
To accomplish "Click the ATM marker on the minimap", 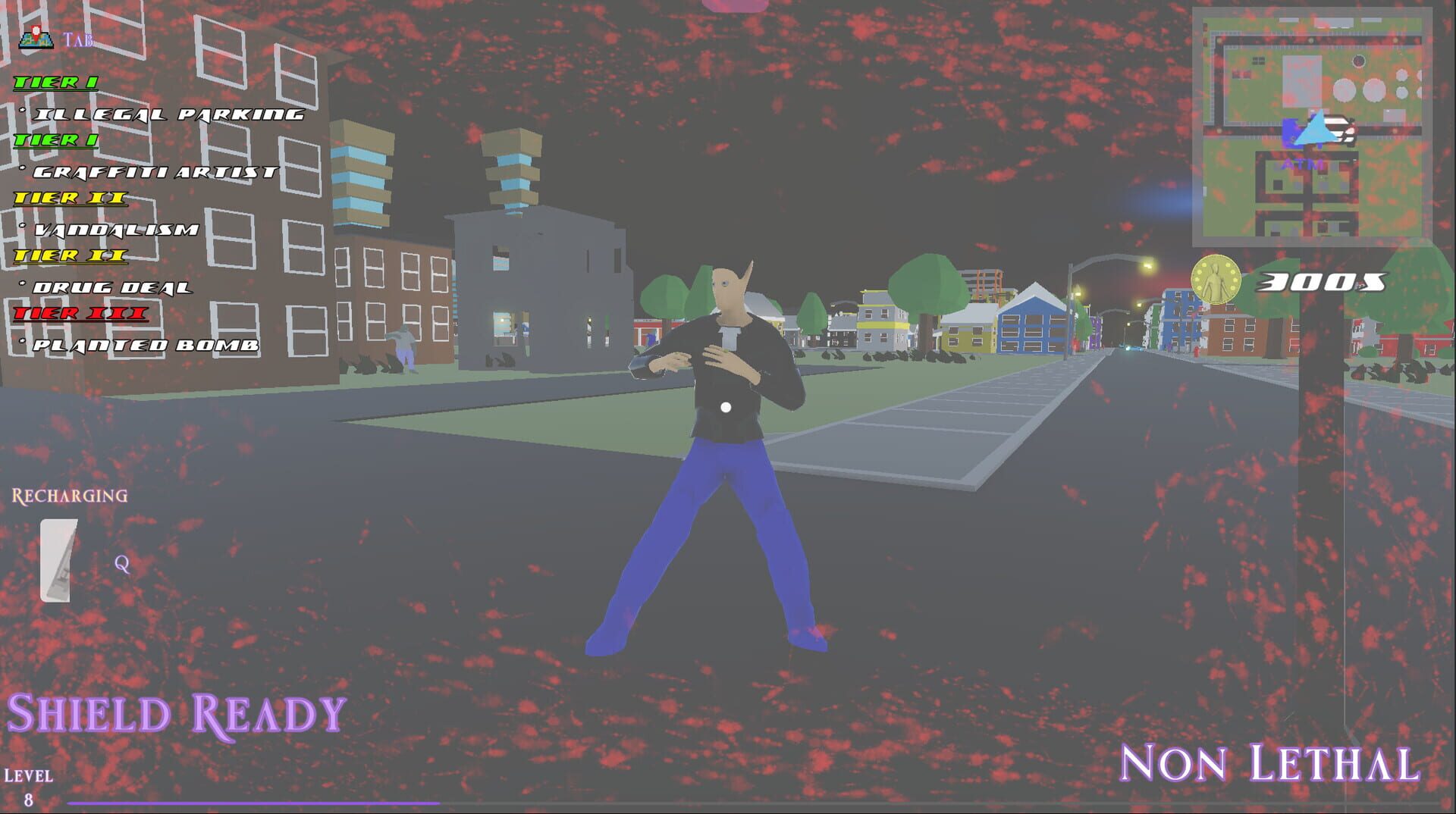I will [1302, 163].
